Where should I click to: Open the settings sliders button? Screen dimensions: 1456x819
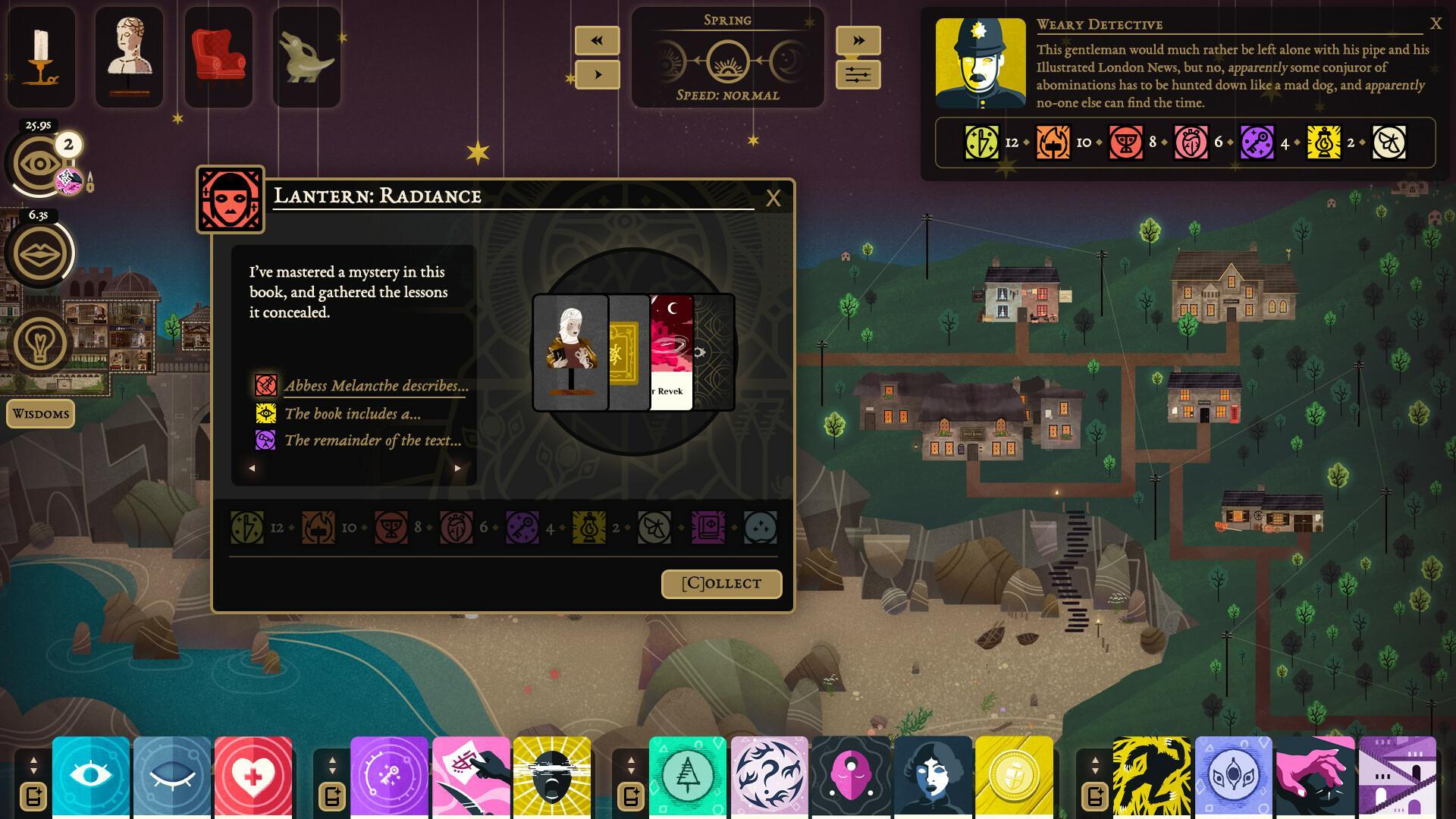[x=858, y=75]
